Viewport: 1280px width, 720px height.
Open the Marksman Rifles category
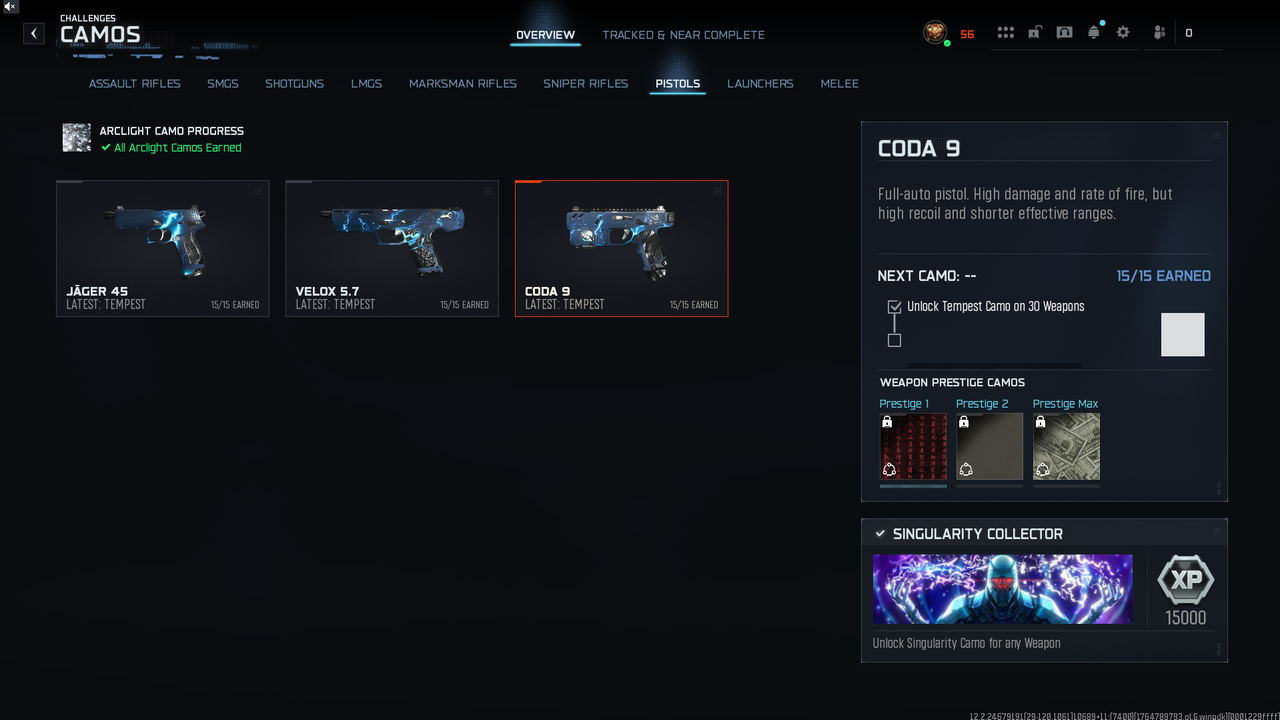462,84
